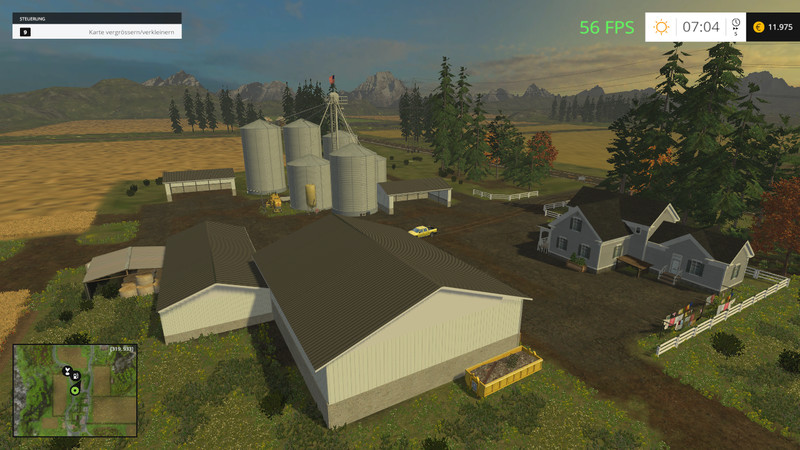Click the clock time-scale icon
This screenshot has height=450, width=800.
pyautogui.click(x=735, y=23)
